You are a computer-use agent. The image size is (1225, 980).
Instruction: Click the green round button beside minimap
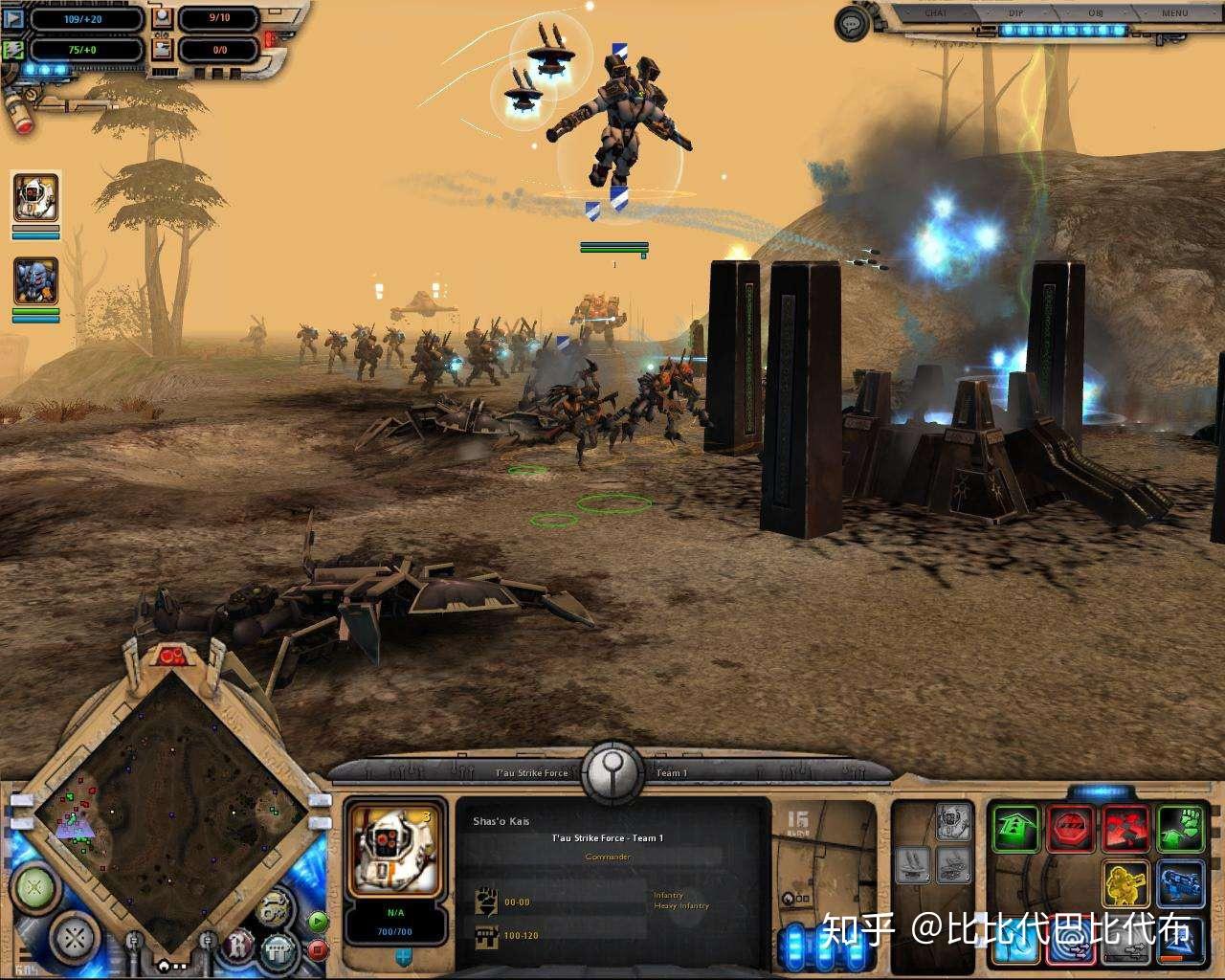[x=34, y=886]
